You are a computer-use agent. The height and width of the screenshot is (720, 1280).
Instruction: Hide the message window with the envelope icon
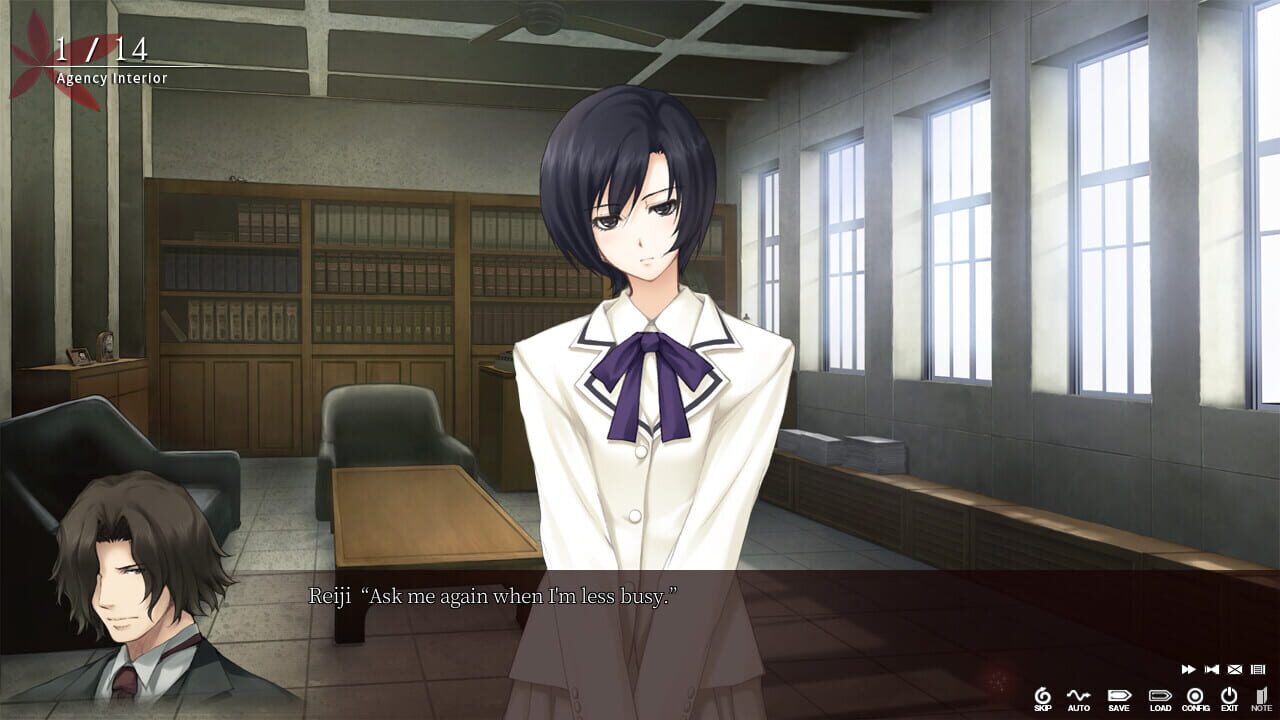point(1235,669)
